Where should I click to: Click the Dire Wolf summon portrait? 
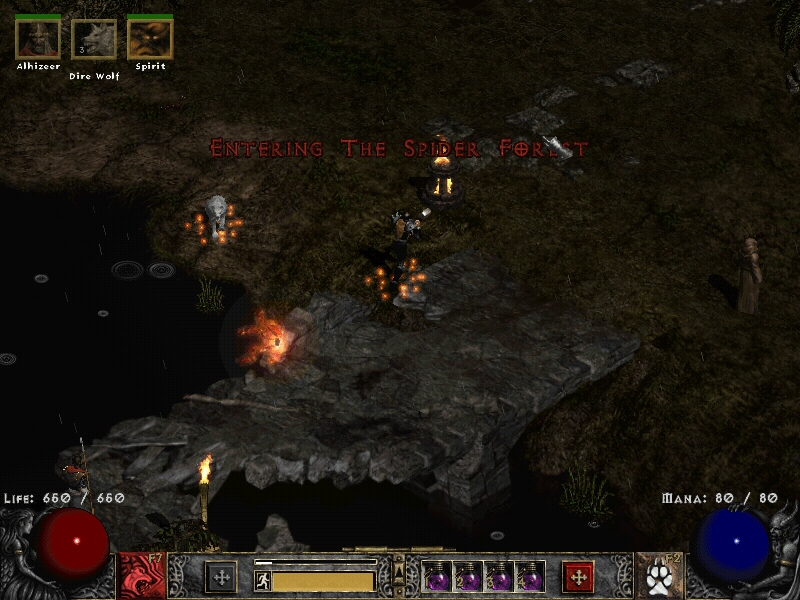94,41
